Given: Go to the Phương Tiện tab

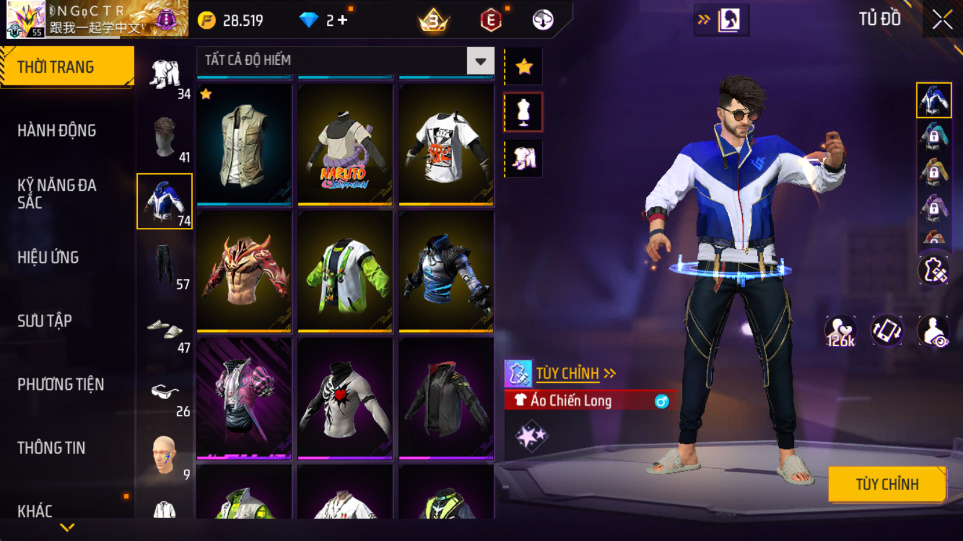Looking at the screenshot, I should pos(60,384).
